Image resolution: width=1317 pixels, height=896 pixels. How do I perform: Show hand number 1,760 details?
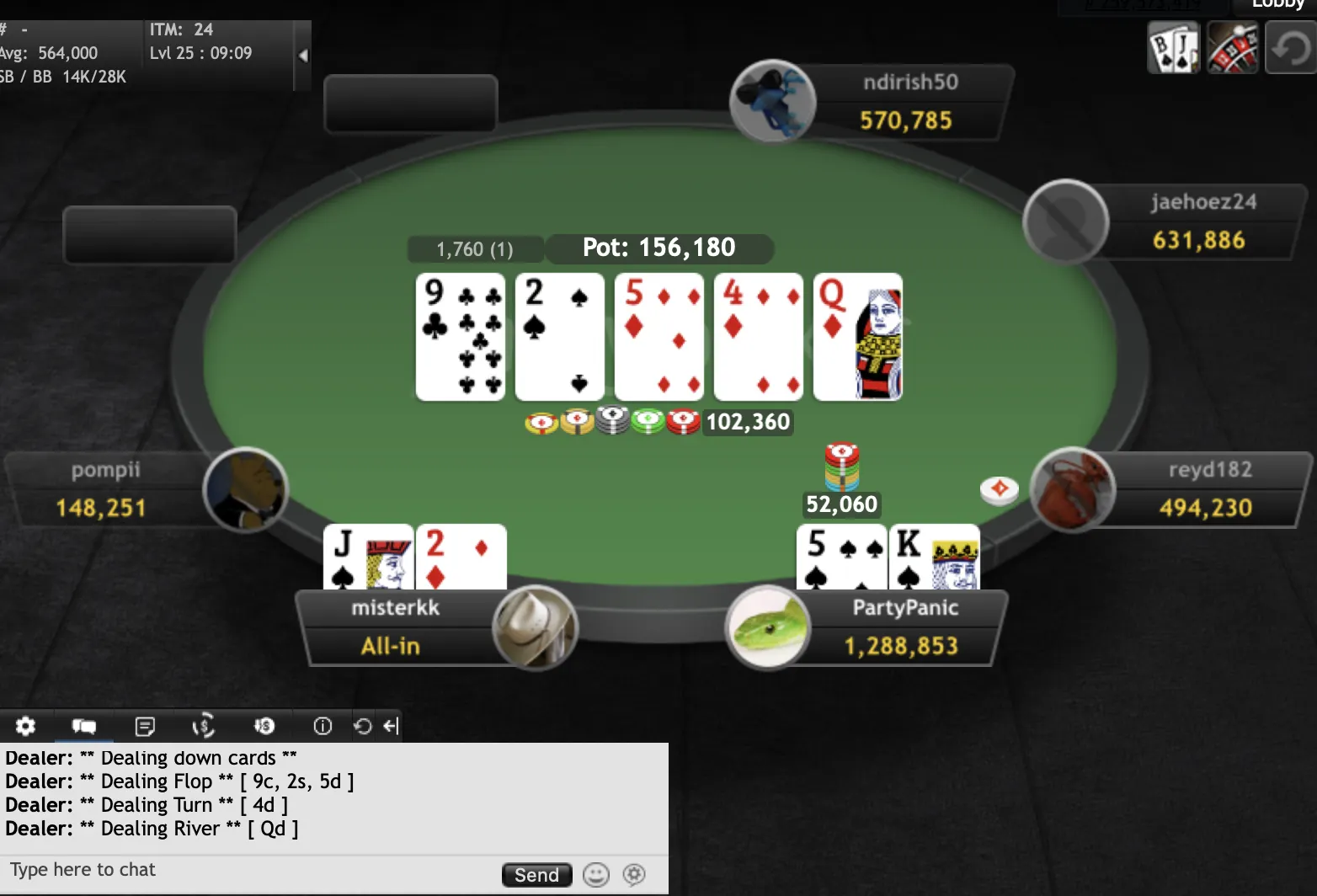click(475, 249)
